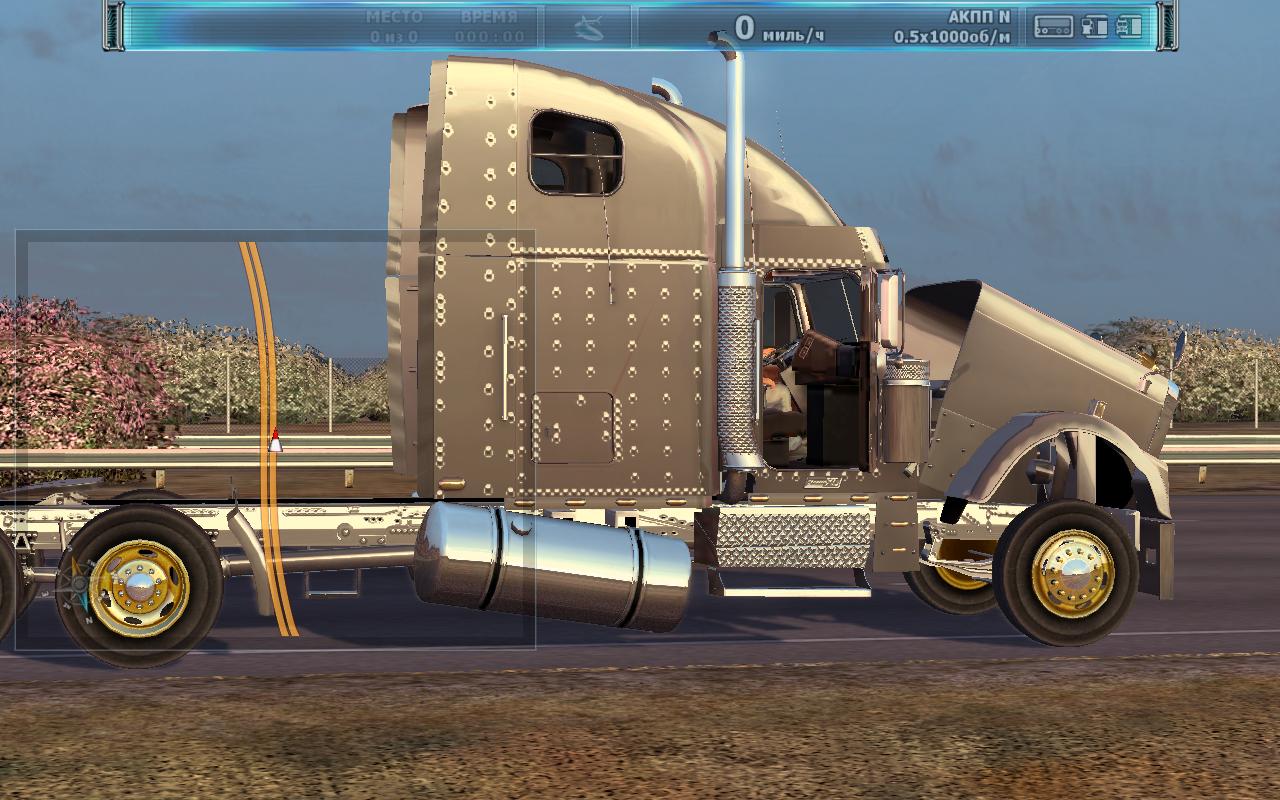Click the player position arrow on the minimap
Image resolution: width=1280 pixels, height=800 pixels.
point(275,440)
